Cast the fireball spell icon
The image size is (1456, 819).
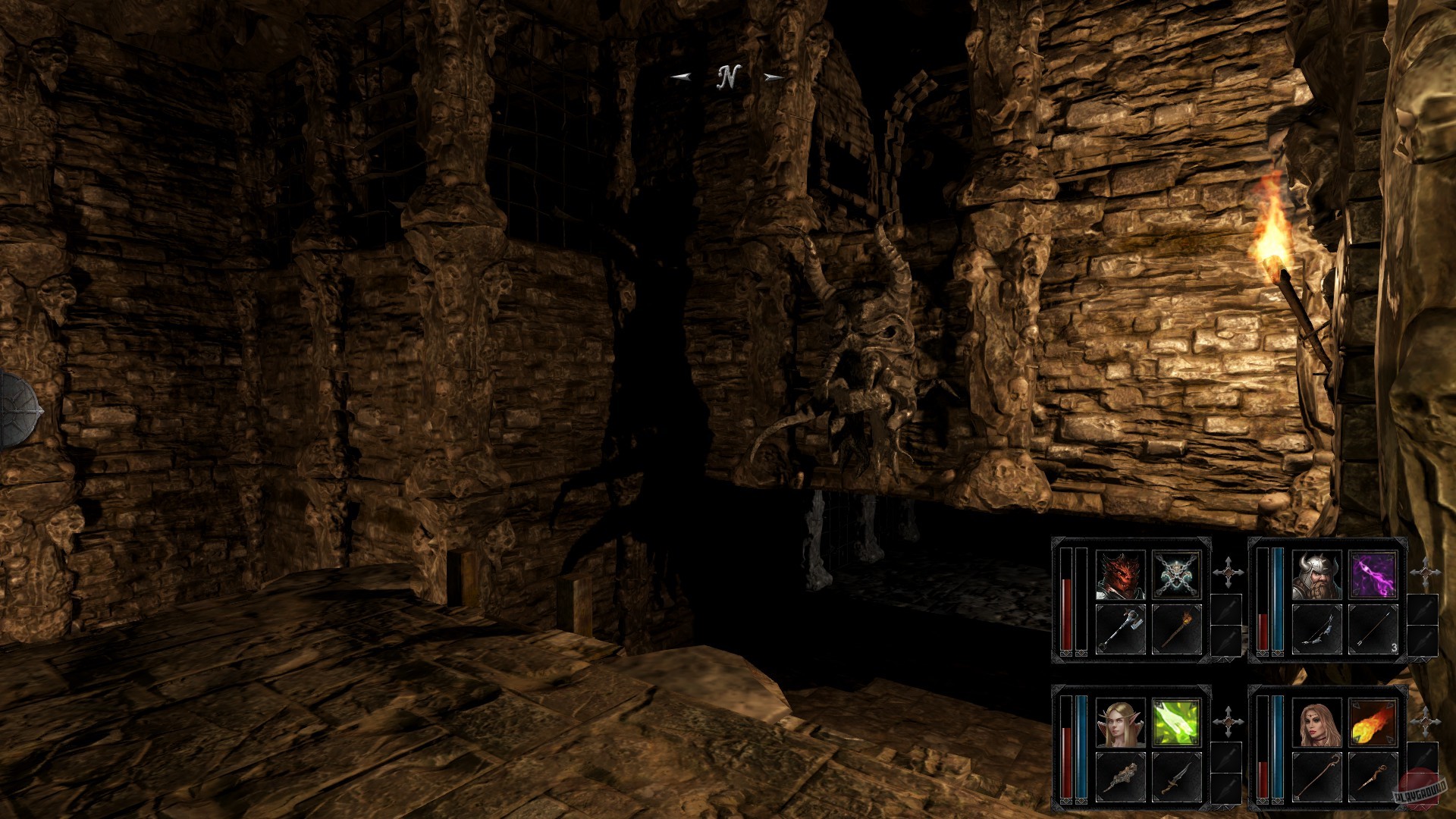point(1375,723)
